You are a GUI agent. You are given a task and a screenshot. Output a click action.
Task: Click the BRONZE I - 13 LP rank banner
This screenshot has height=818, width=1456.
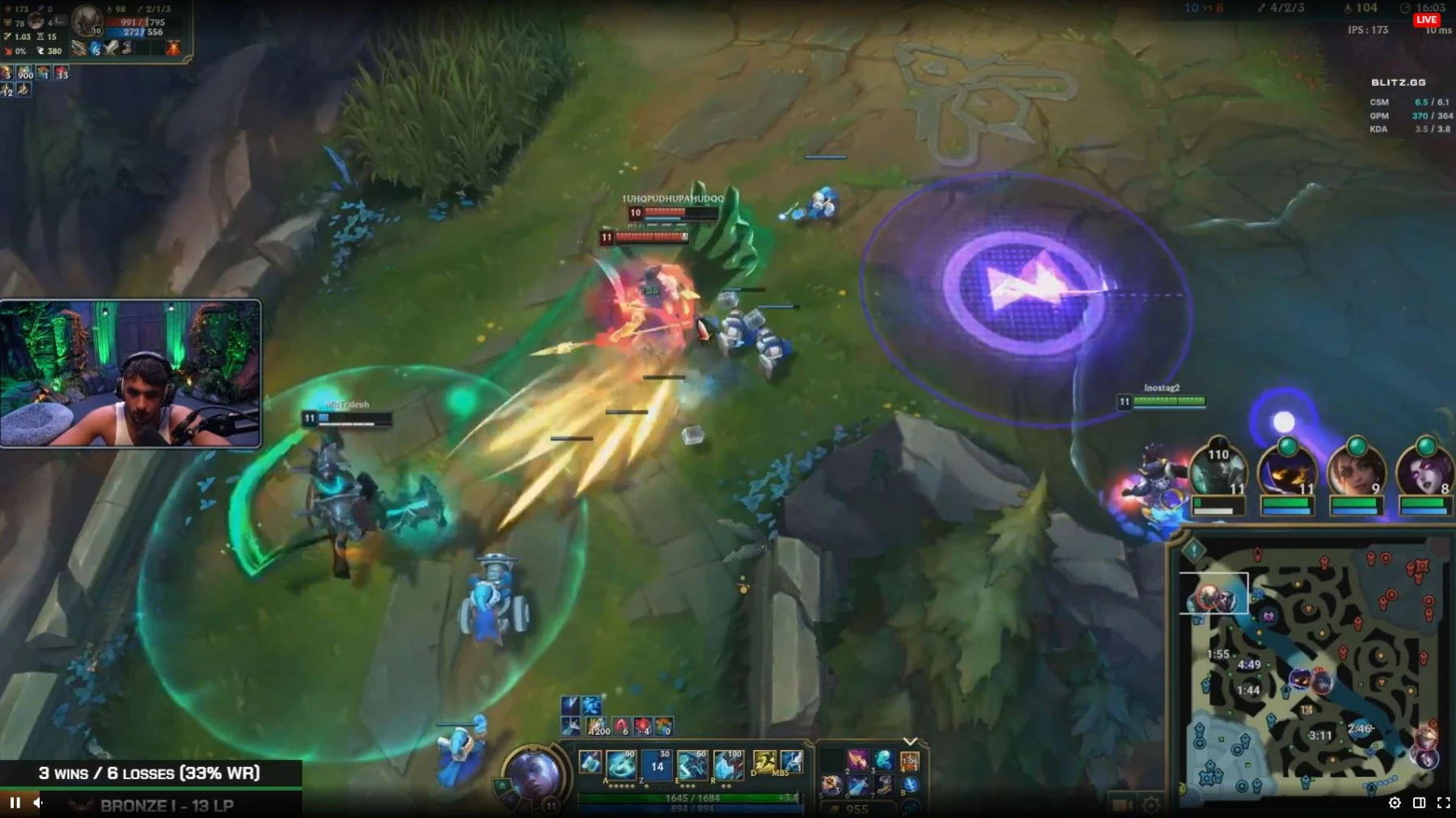click(x=166, y=805)
